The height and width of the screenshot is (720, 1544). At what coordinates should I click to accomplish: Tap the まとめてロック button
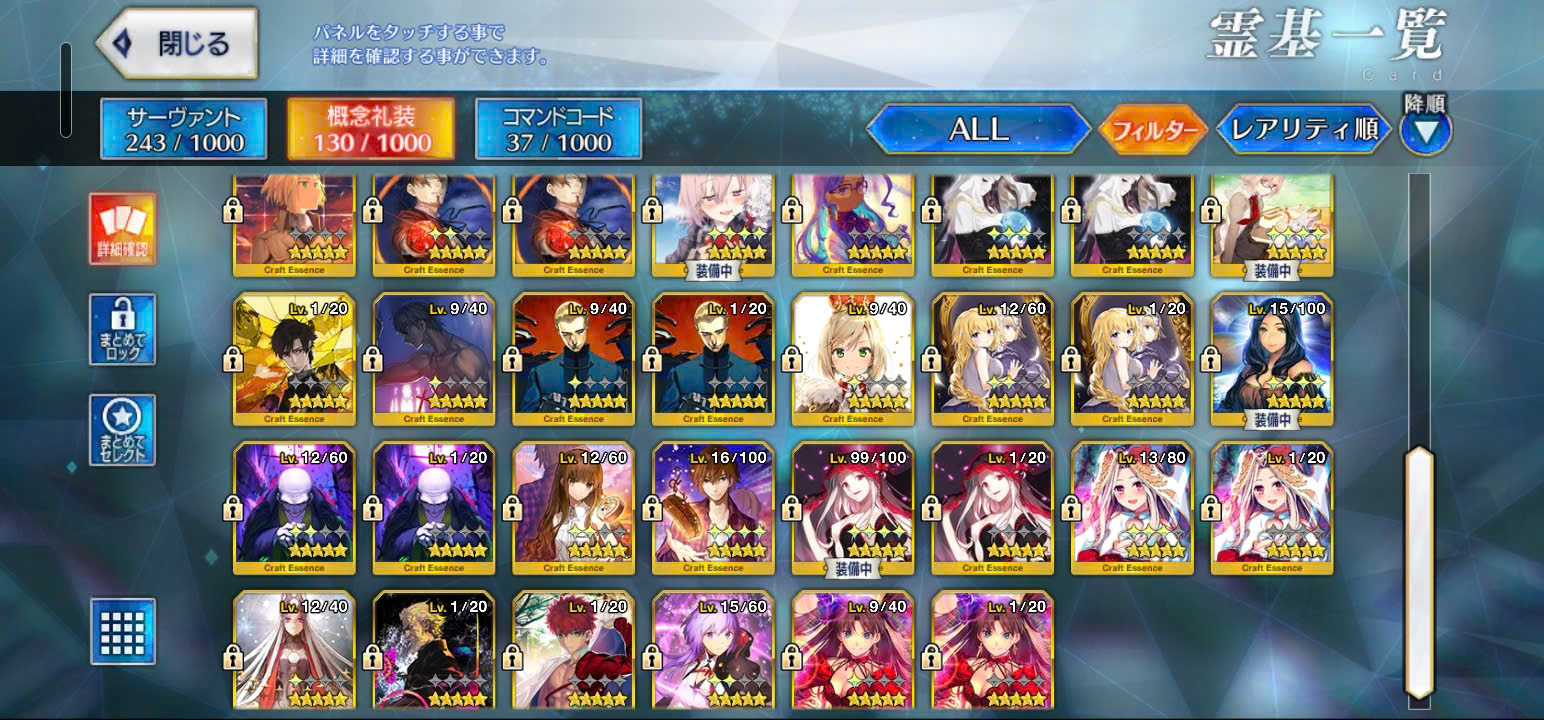click(x=122, y=329)
